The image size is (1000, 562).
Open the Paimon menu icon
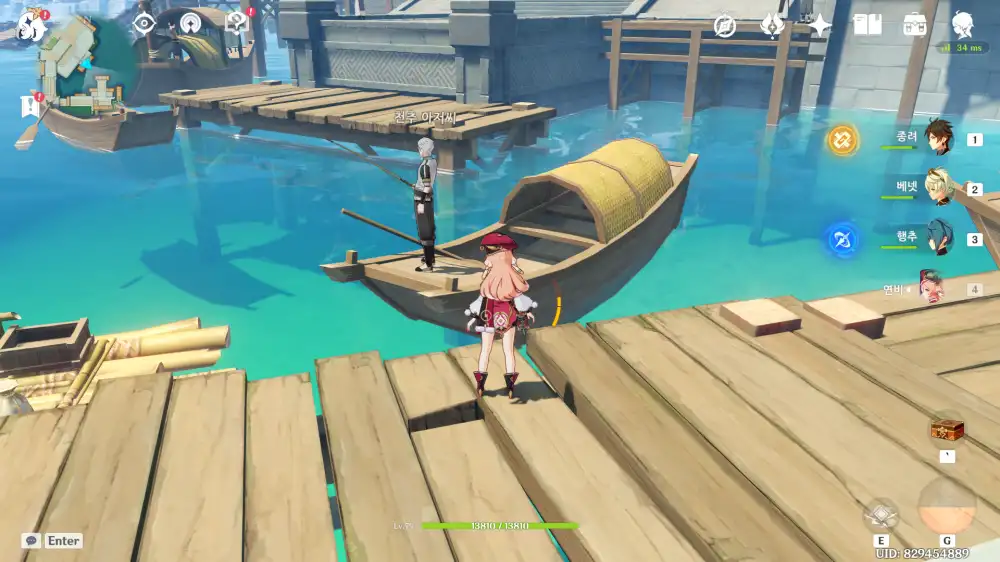[32, 25]
